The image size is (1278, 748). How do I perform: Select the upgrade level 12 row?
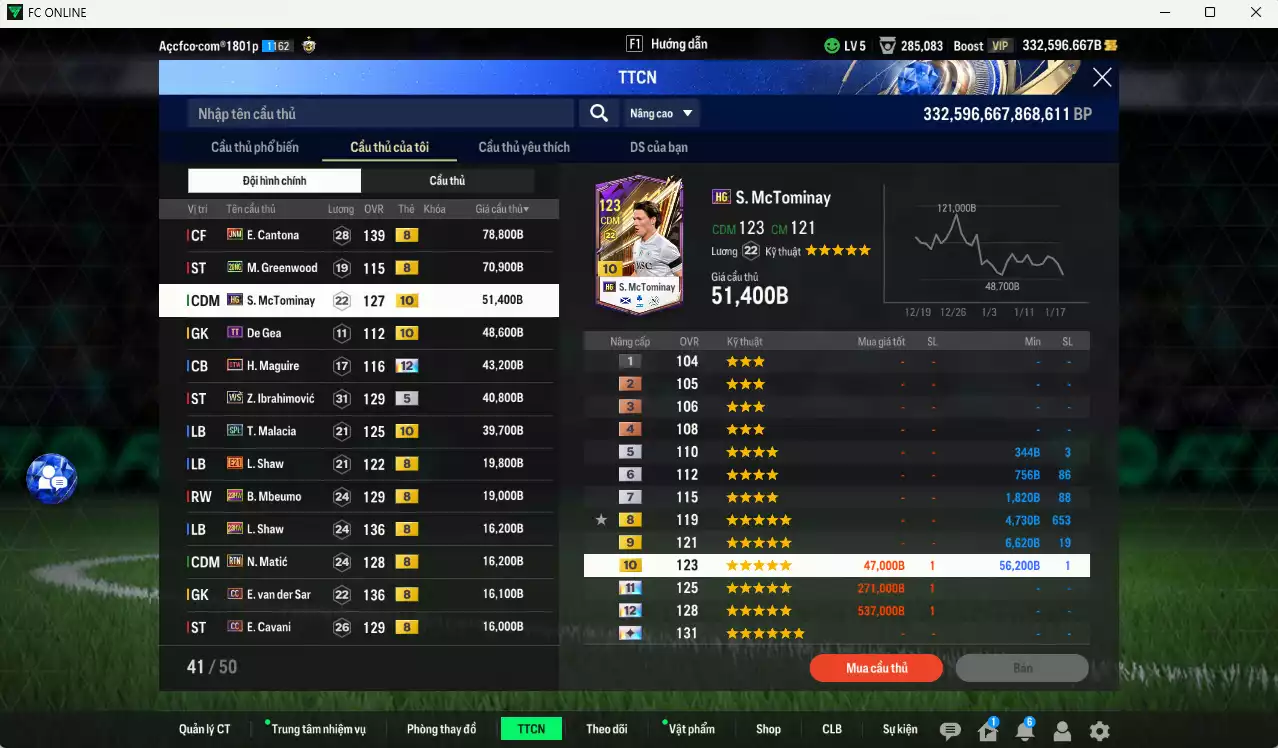836,611
